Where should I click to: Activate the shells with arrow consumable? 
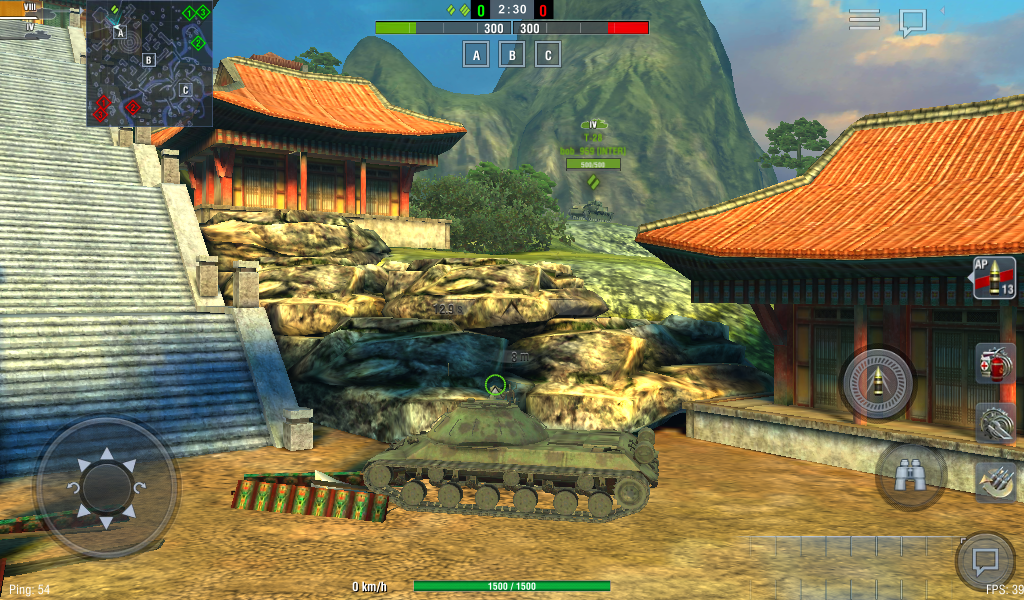[995, 480]
